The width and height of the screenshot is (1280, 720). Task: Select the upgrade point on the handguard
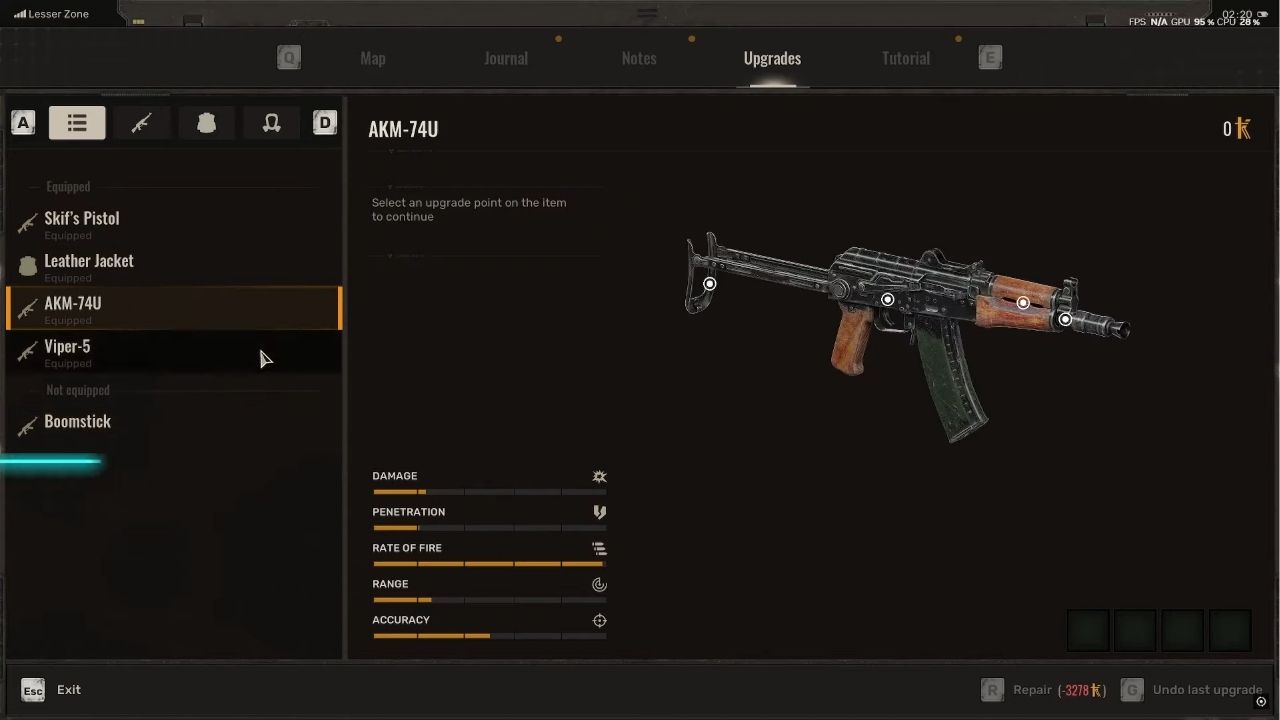click(x=1022, y=302)
